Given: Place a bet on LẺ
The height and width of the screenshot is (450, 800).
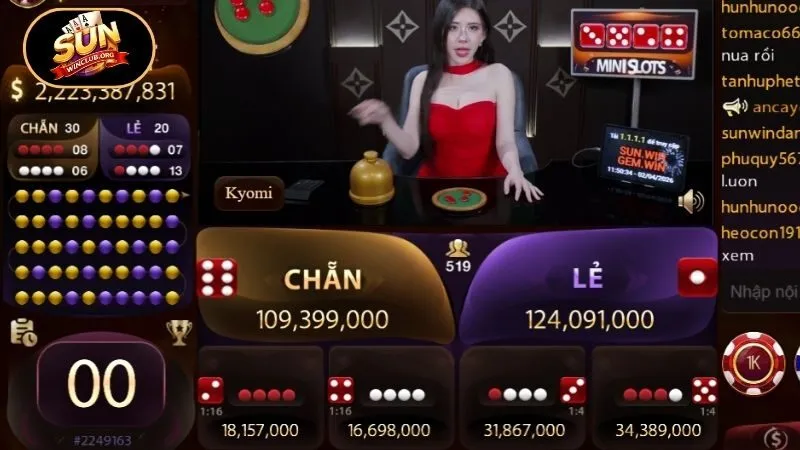Looking at the screenshot, I should point(590,290).
